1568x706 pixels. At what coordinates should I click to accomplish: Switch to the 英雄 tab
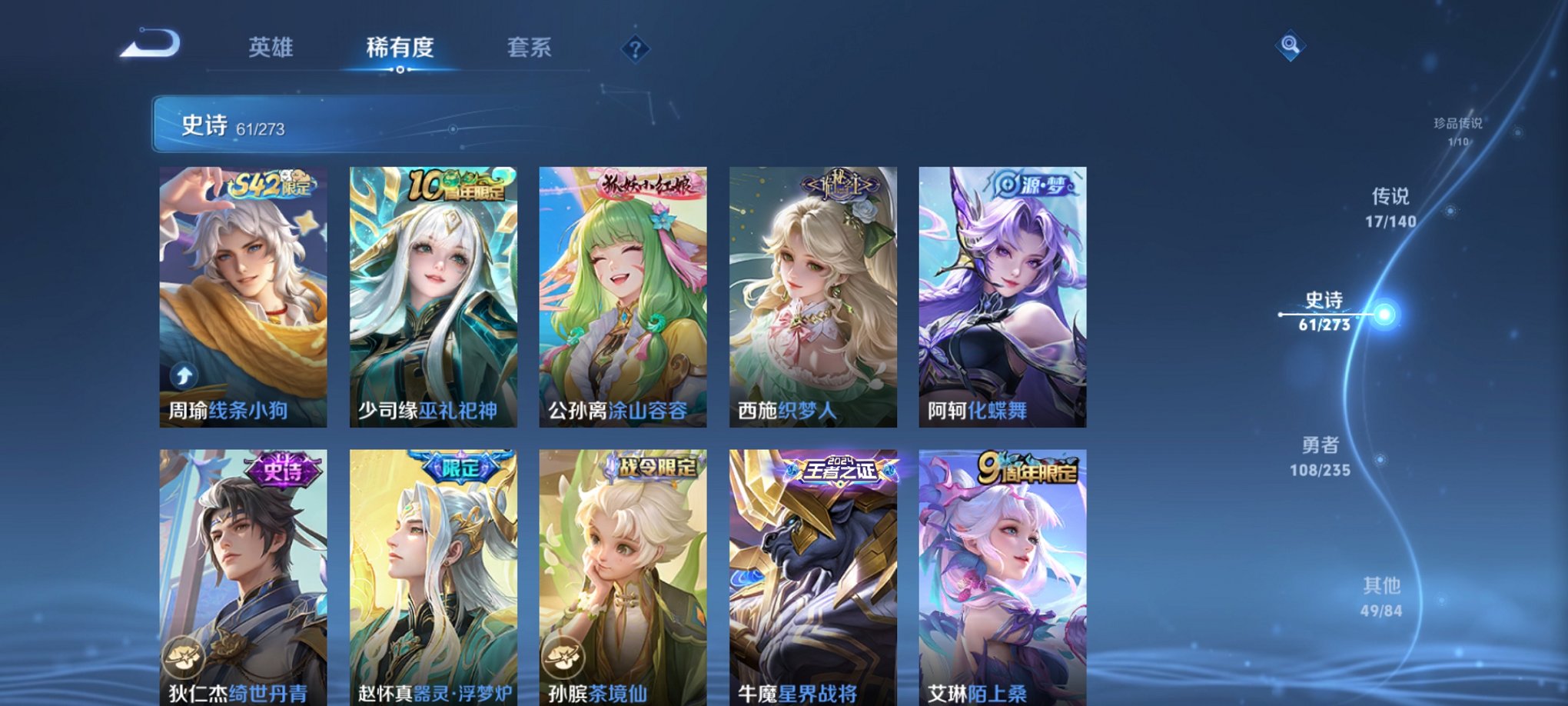(271, 48)
